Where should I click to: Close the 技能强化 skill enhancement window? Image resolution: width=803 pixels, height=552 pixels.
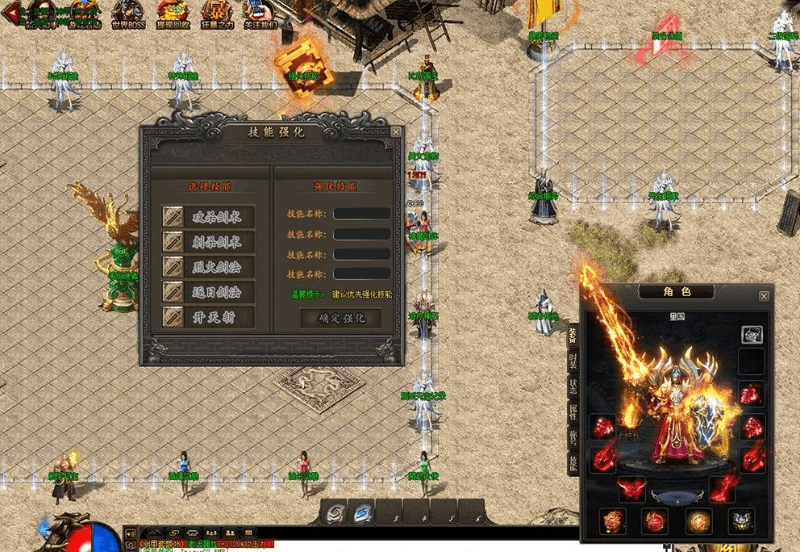point(396,131)
